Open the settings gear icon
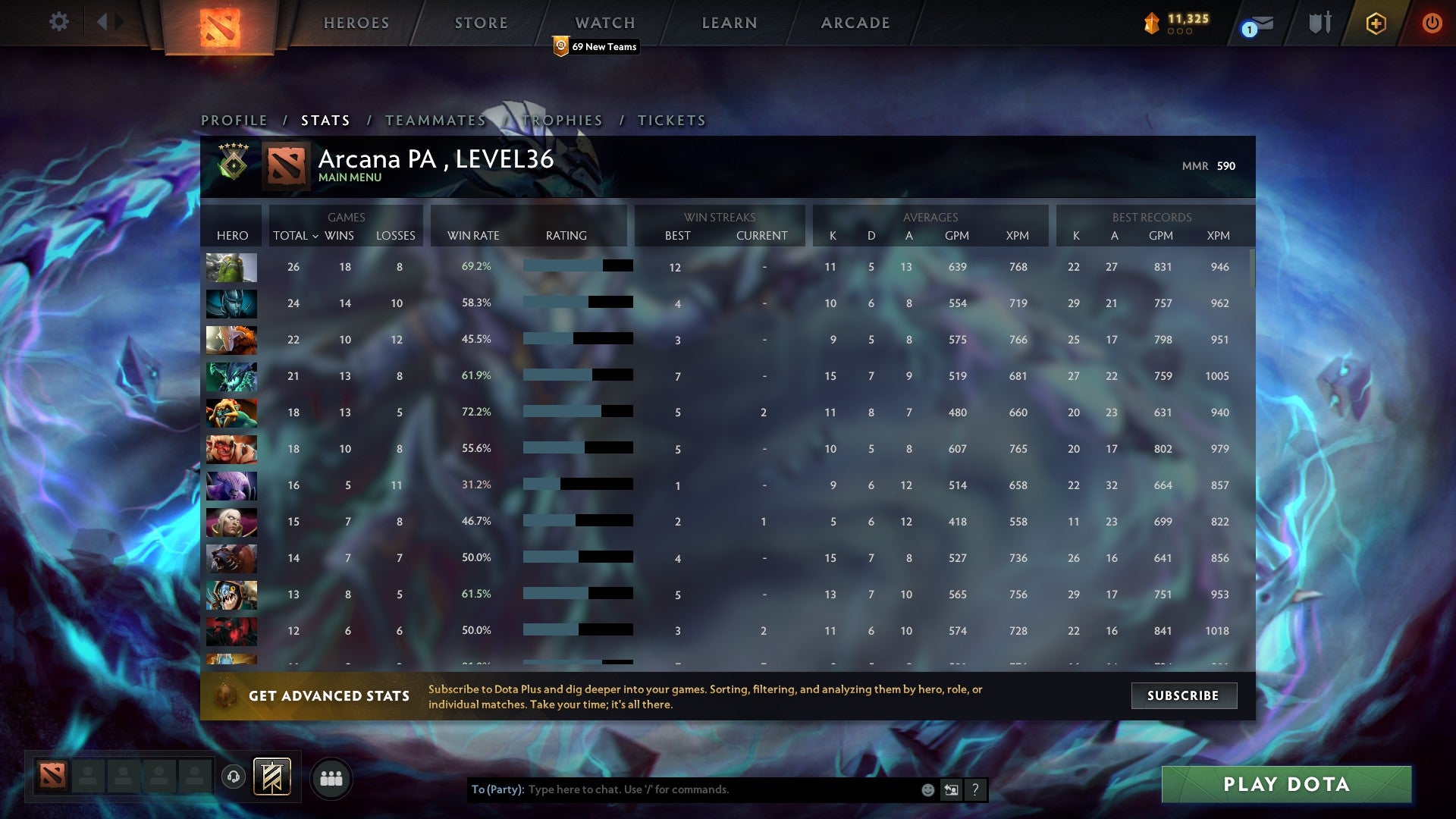This screenshot has width=1456, height=819. pyautogui.click(x=58, y=22)
